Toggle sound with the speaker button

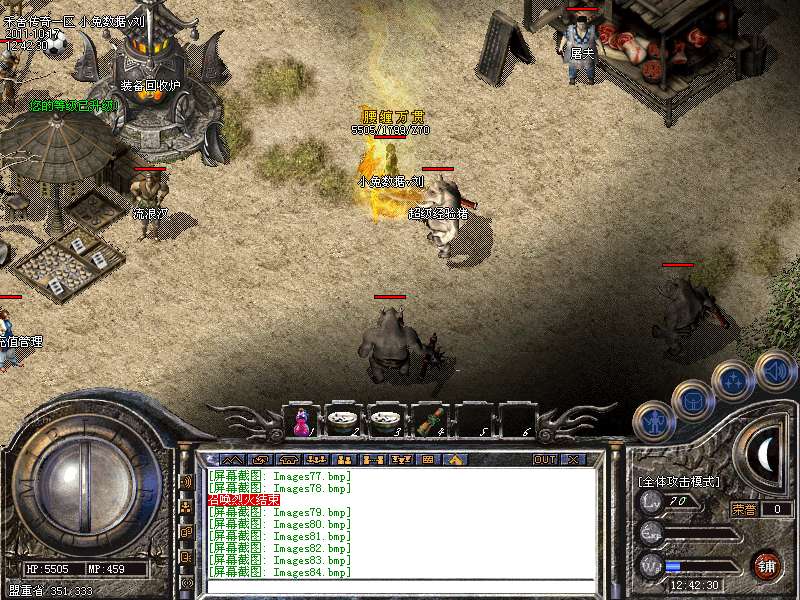[775, 368]
